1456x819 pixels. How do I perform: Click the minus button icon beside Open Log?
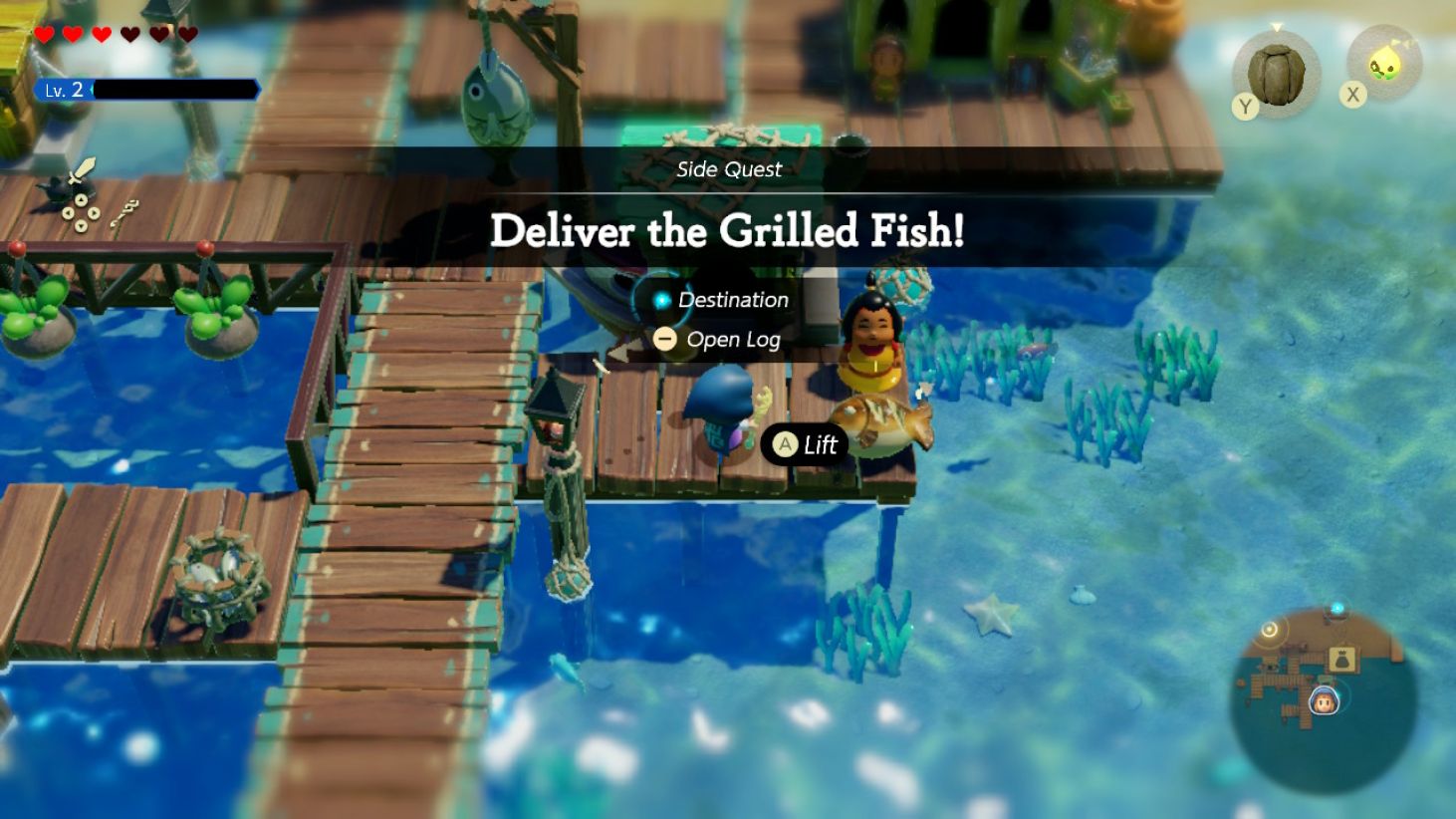point(665,339)
